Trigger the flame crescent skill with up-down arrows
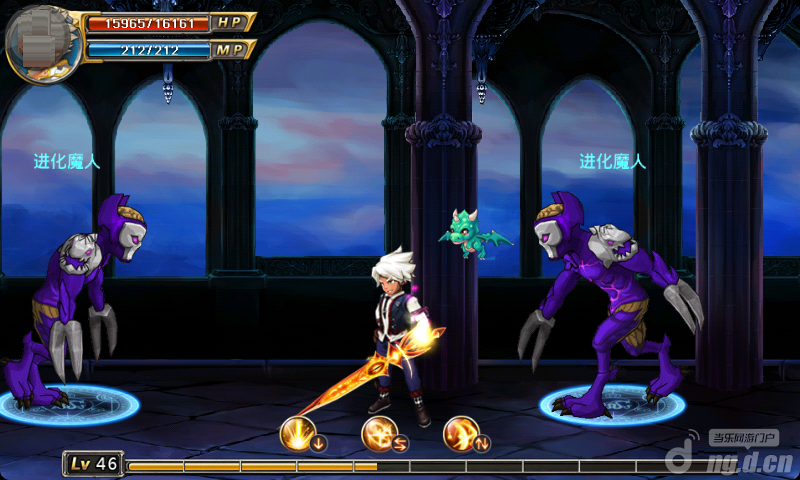The width and height of the screenshot is (800, 480). point(461,434)
